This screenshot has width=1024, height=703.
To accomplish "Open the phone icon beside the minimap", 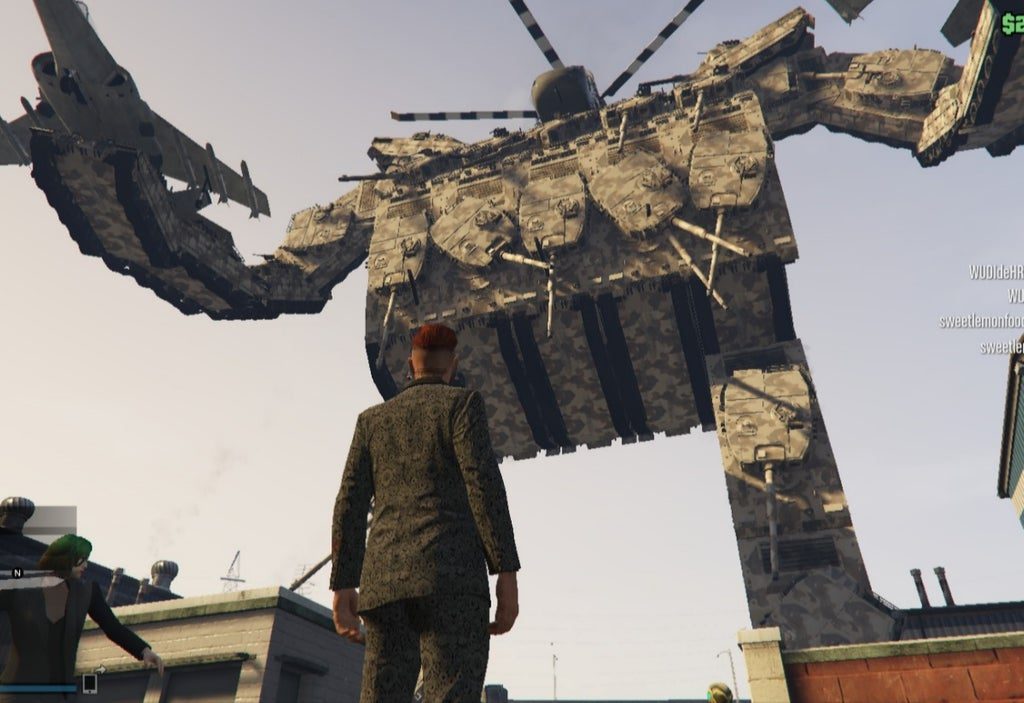I will pyautogui.click(x=89, y=683).
